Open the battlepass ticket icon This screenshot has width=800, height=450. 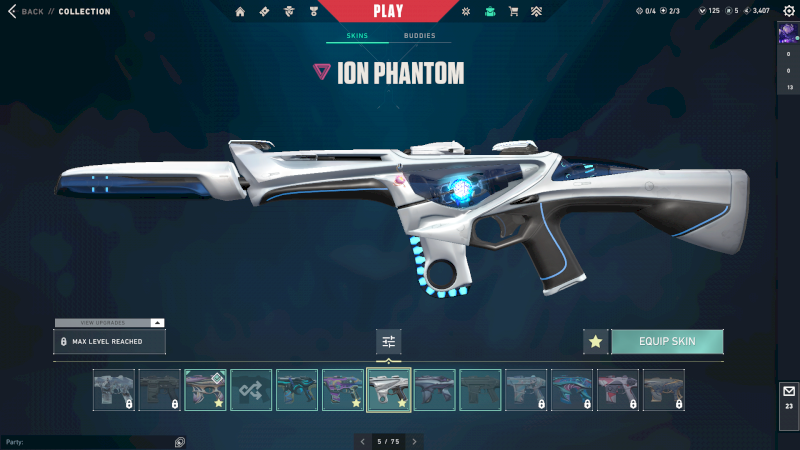pos(264,12)
